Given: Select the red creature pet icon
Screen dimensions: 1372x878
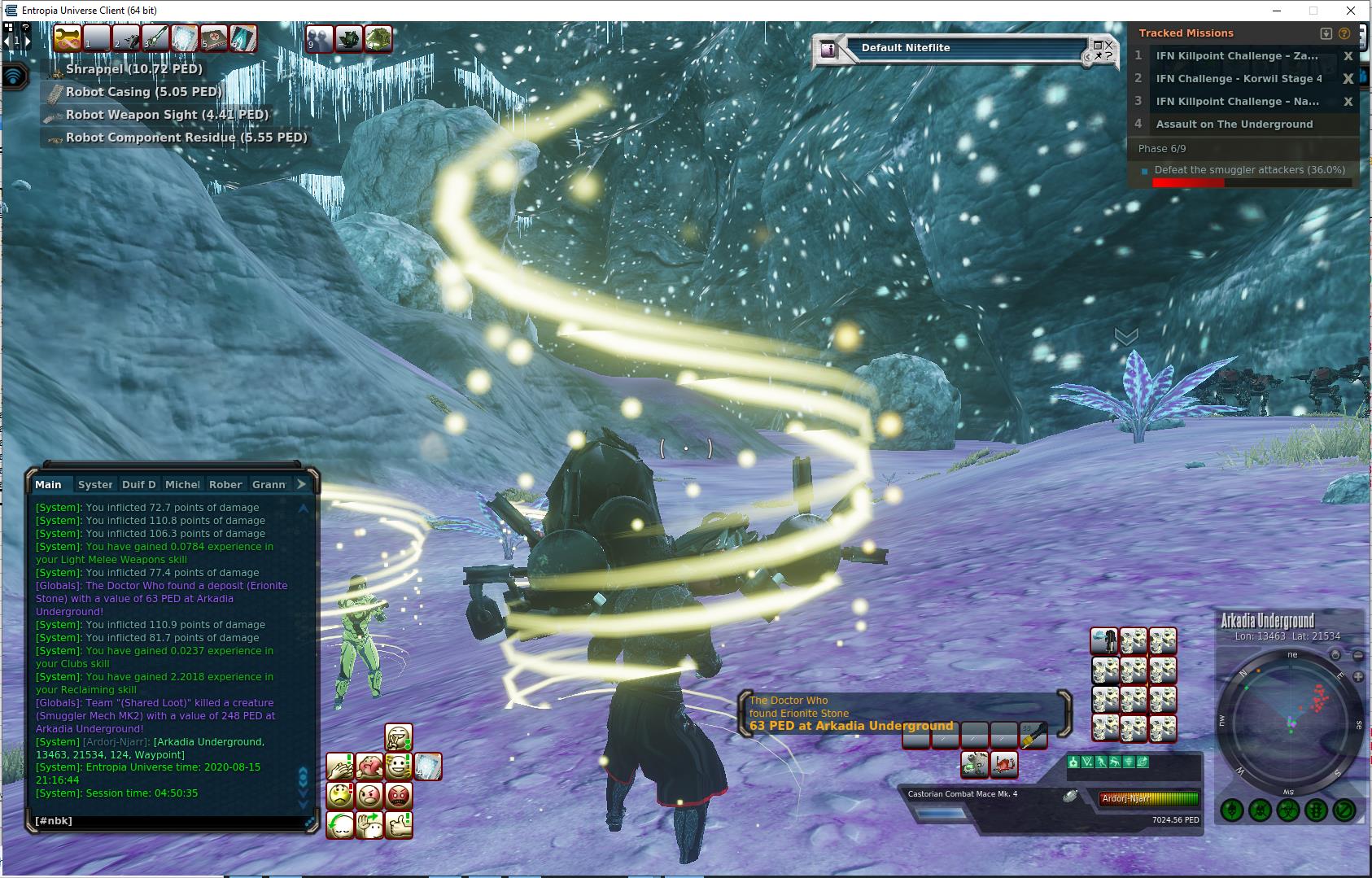Looking at the screenshot, I should coord(1005,764).
